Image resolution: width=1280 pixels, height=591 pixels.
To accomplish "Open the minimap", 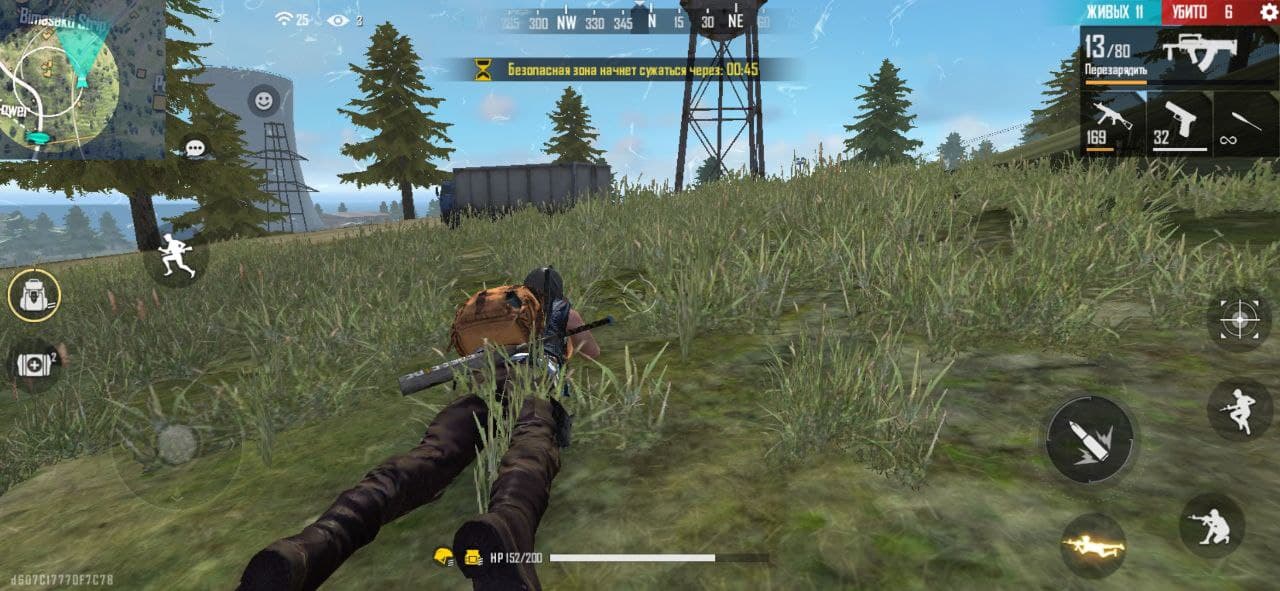I will click(x=80, y=78).
